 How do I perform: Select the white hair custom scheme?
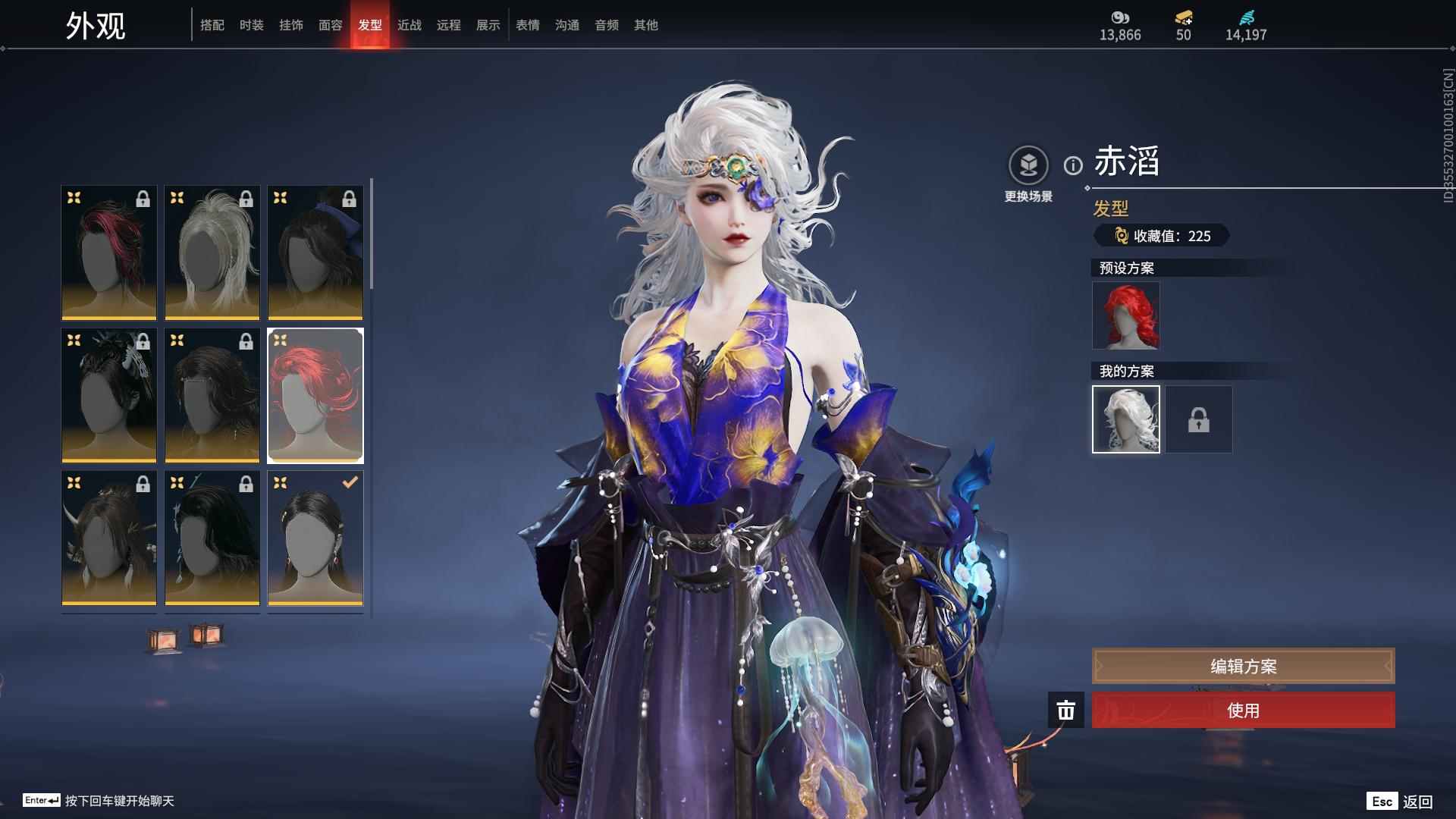(x=1126, y=419)
